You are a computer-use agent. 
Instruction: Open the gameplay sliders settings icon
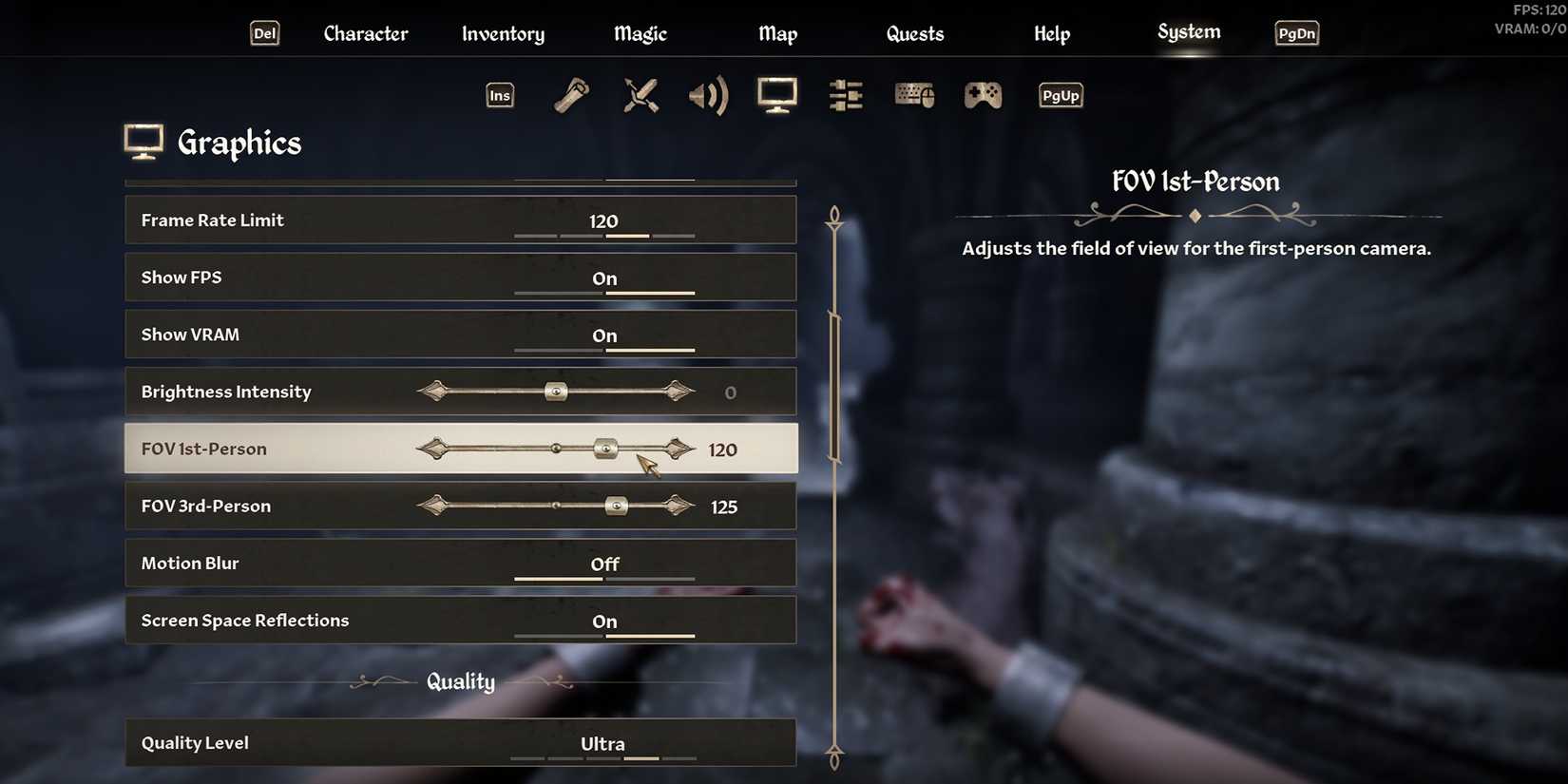pyautogui.click(x=845, y=95)
